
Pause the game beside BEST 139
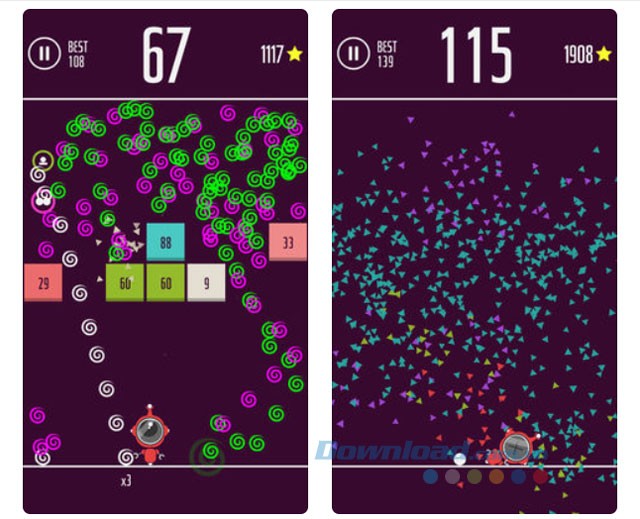point(353,54)
